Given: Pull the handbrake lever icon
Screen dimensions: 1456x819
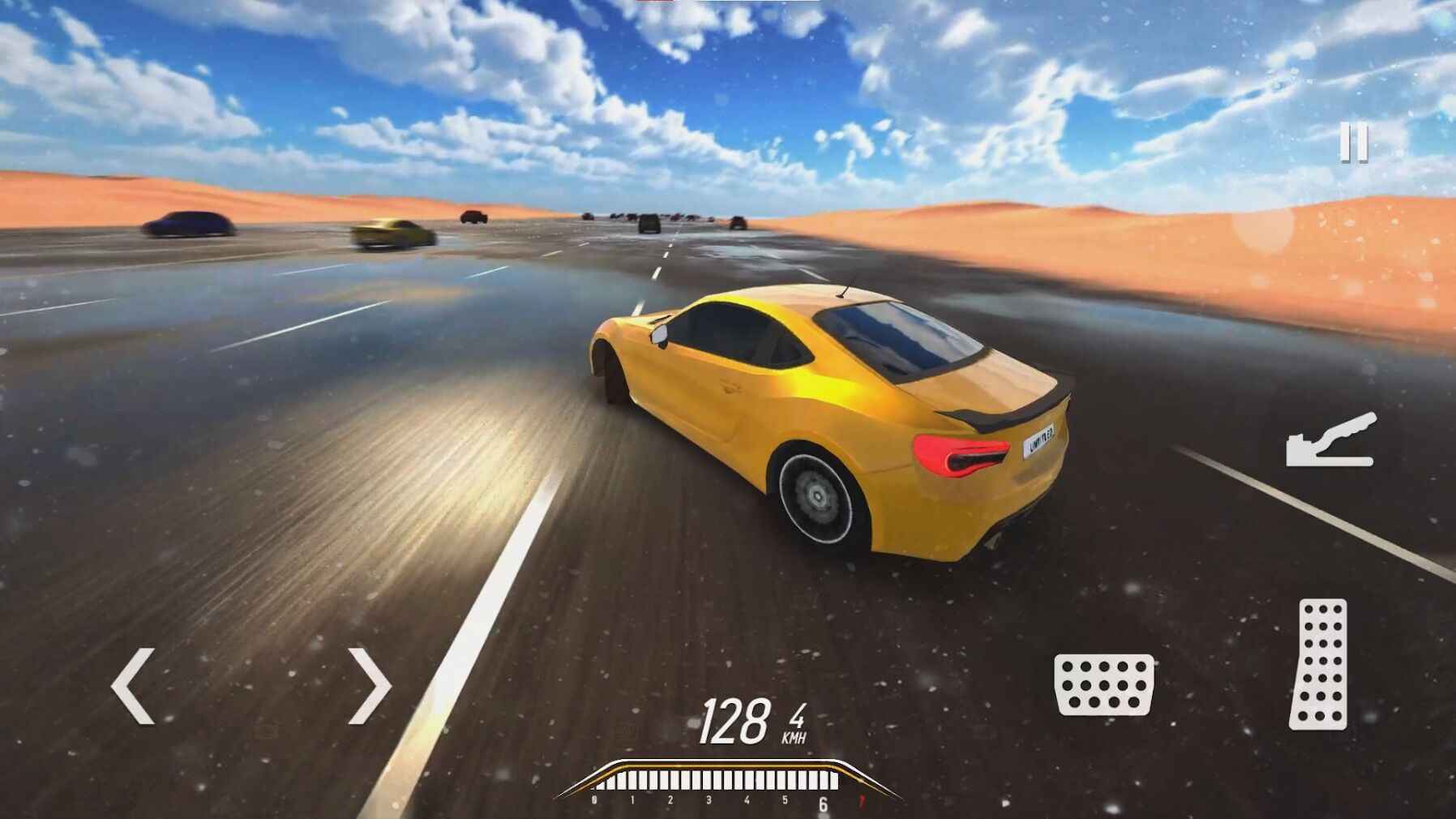Looking at the screenshot, I should coord(1331,441).
